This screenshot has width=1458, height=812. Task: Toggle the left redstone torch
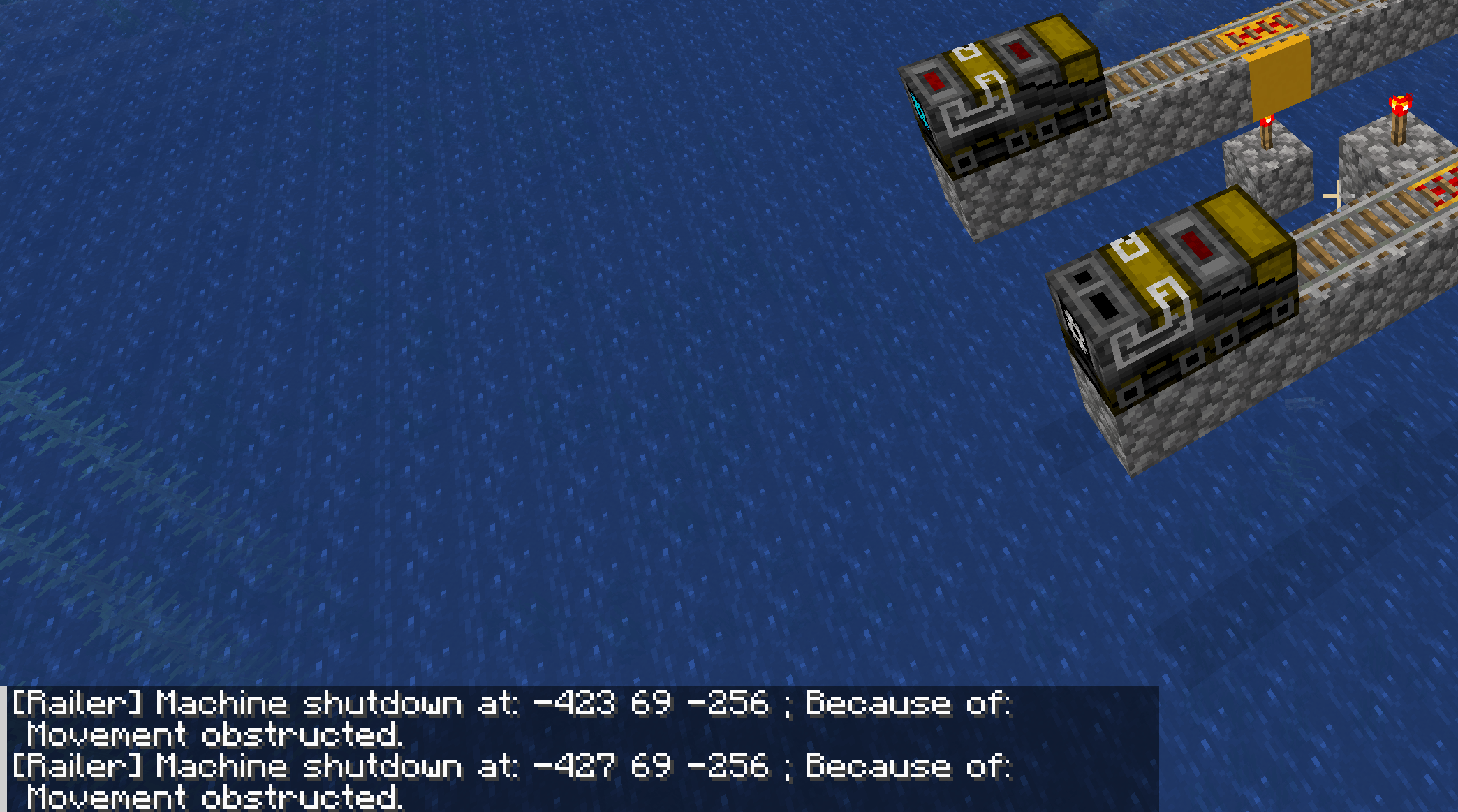(1267, 122)
